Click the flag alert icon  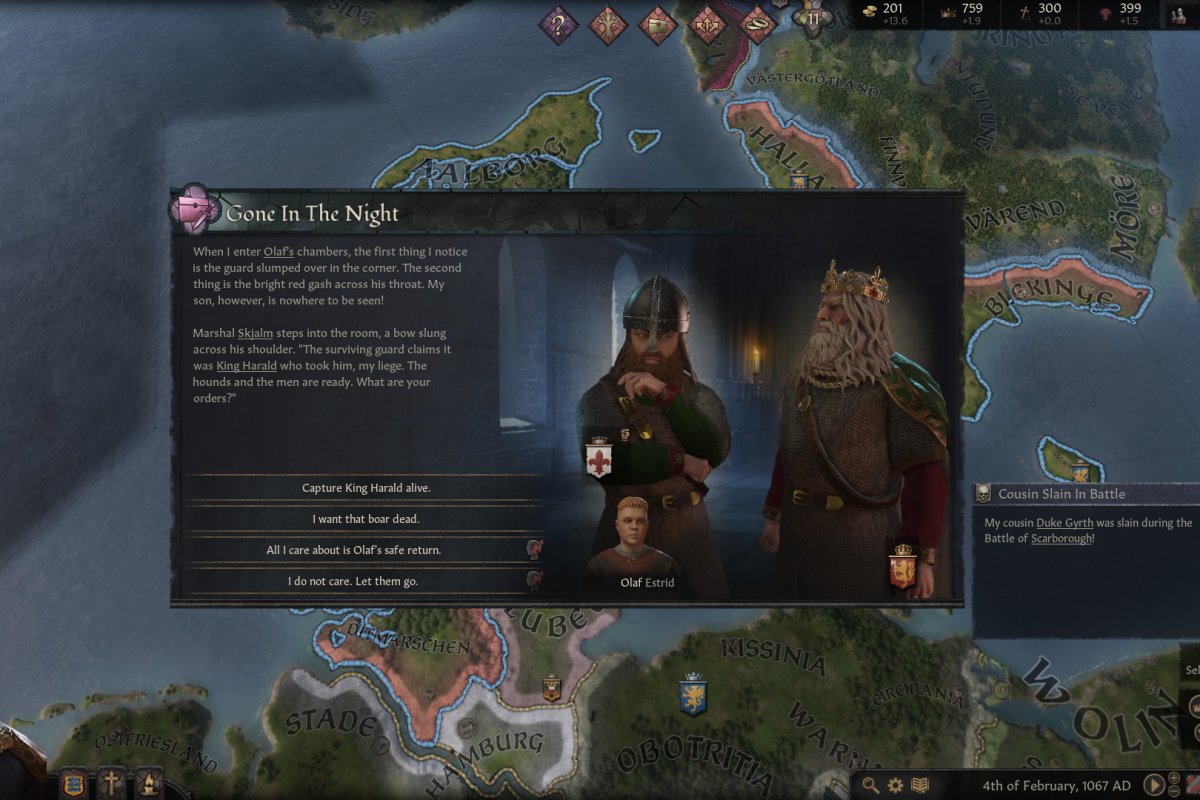click(x=658, y=22)
